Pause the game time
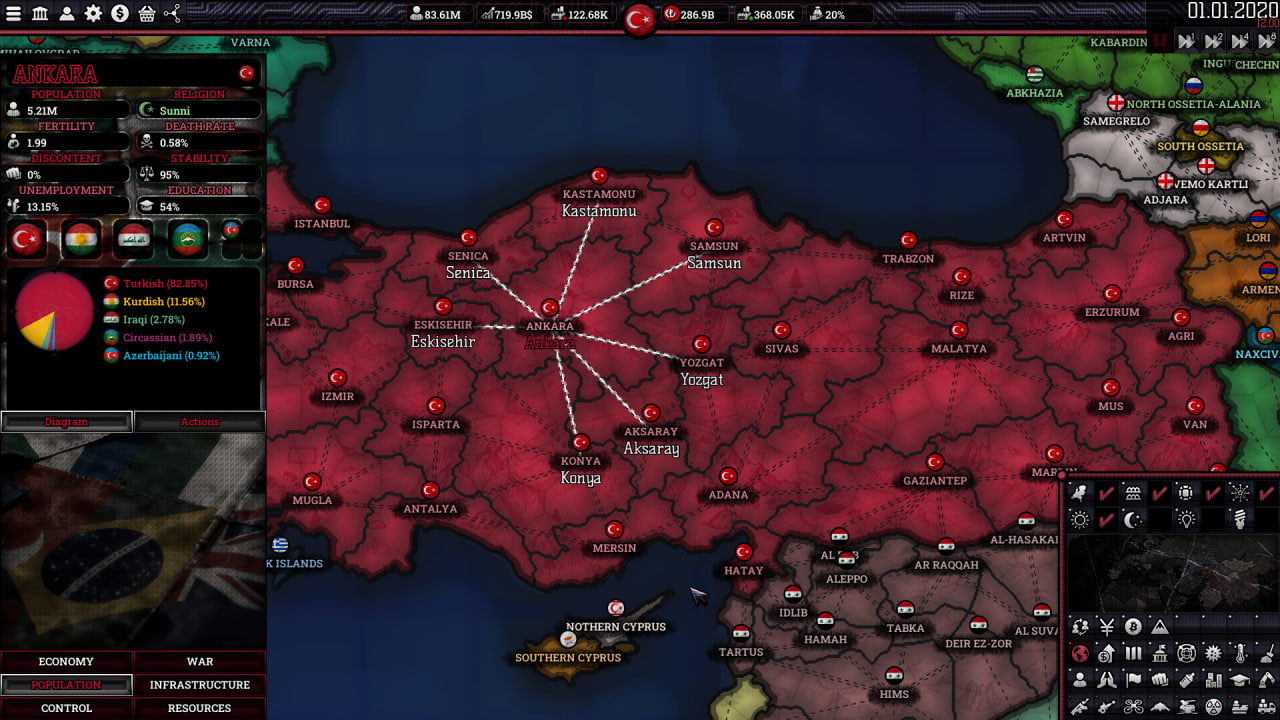 click(1161, 41)
